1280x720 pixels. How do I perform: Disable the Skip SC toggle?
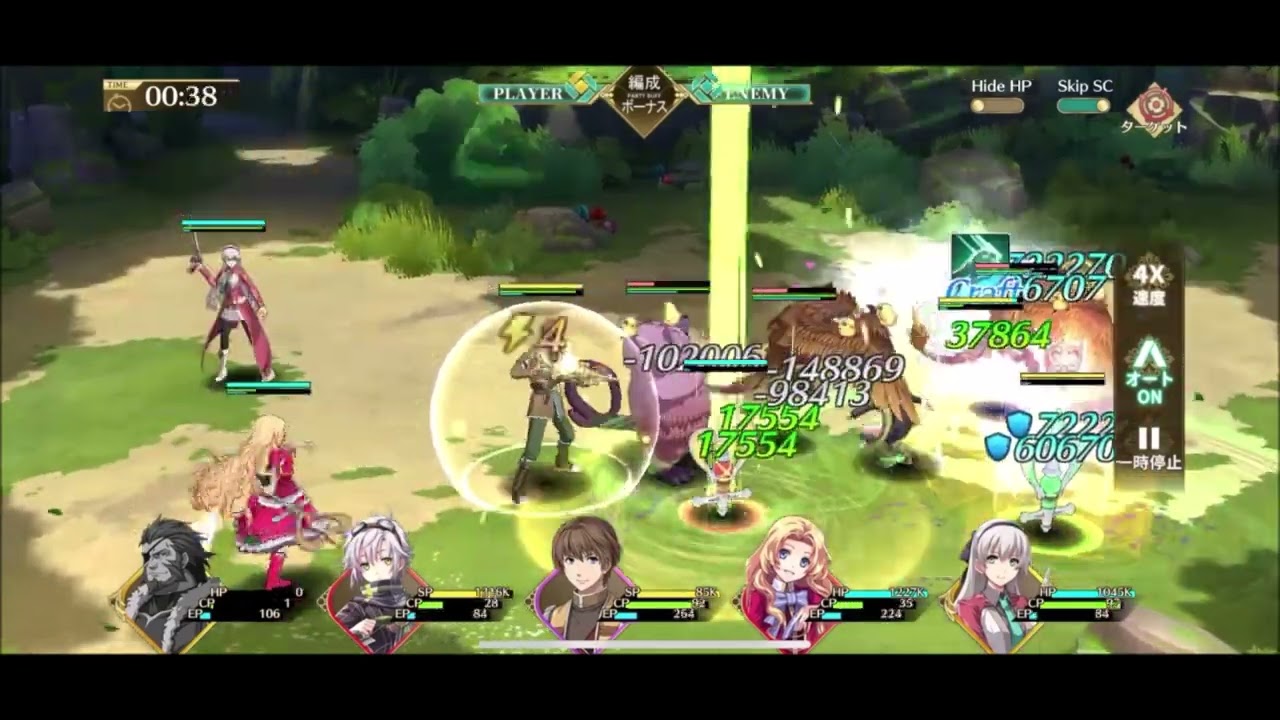[x=1083, y=102]
